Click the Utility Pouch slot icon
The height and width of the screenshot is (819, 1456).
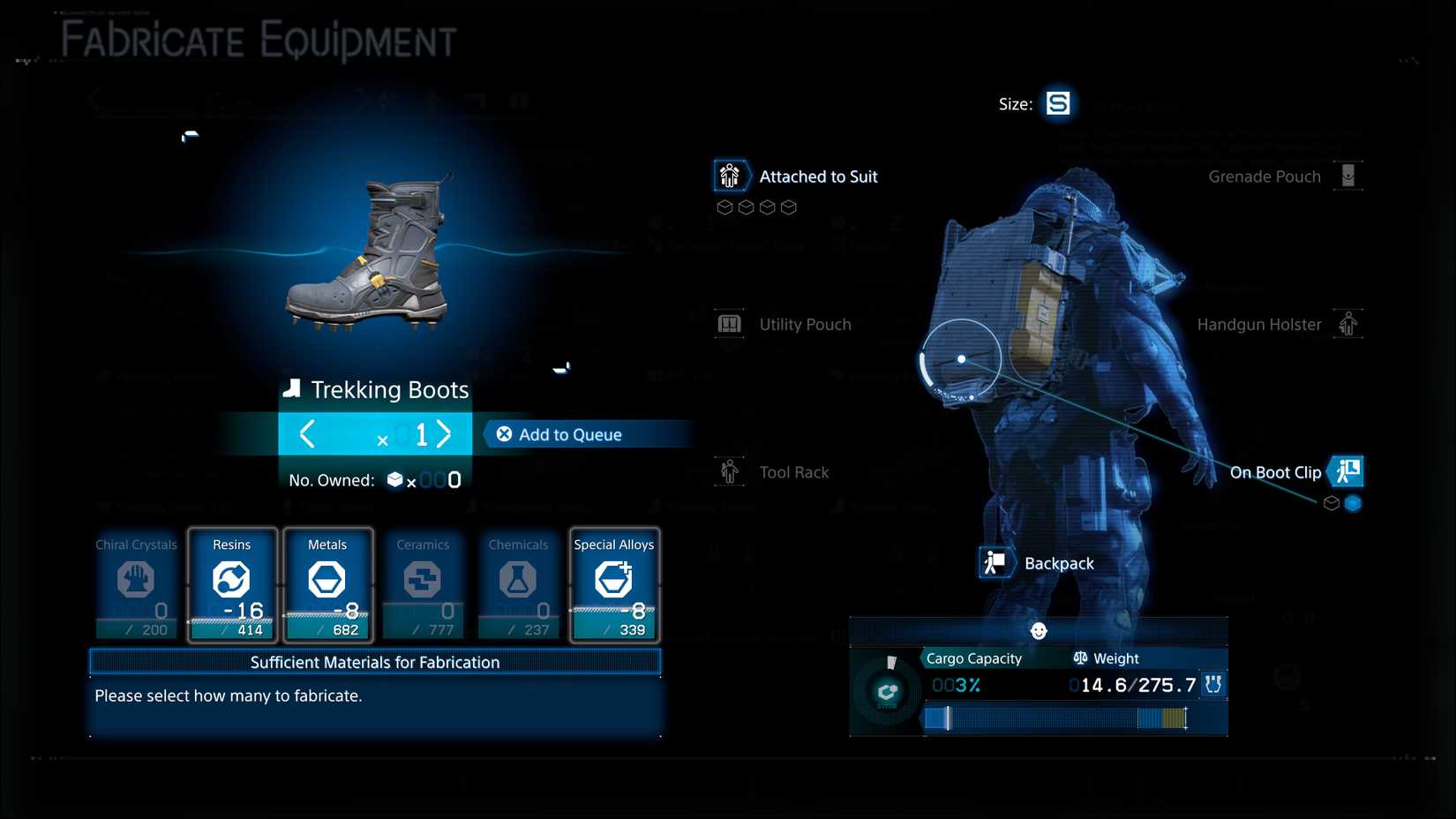click(730, 324)
